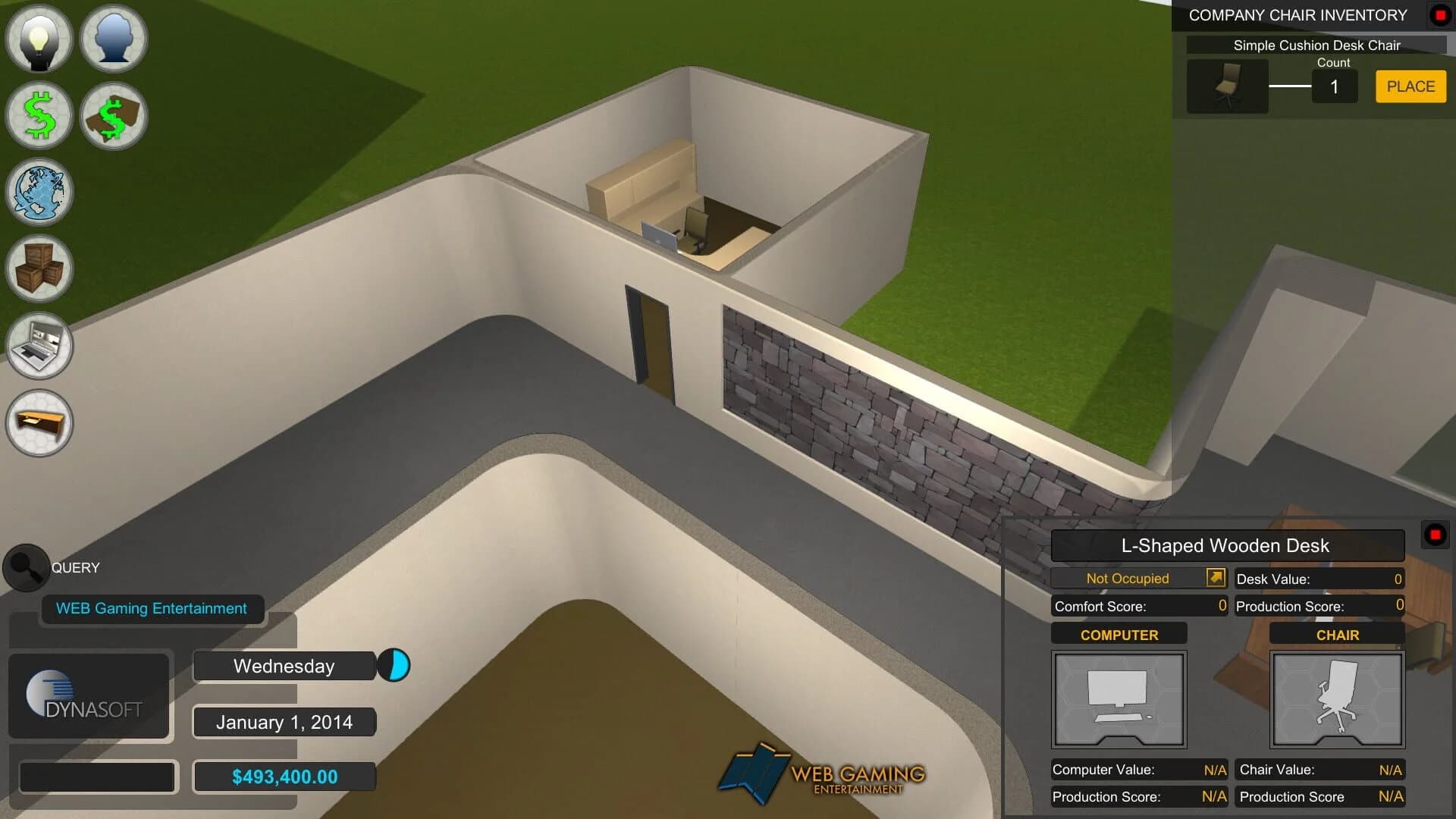Expand the Simple Cushion Desk Chair selector
Image resolution: width=1456 pixels, height=819 pixels.
1317,45
